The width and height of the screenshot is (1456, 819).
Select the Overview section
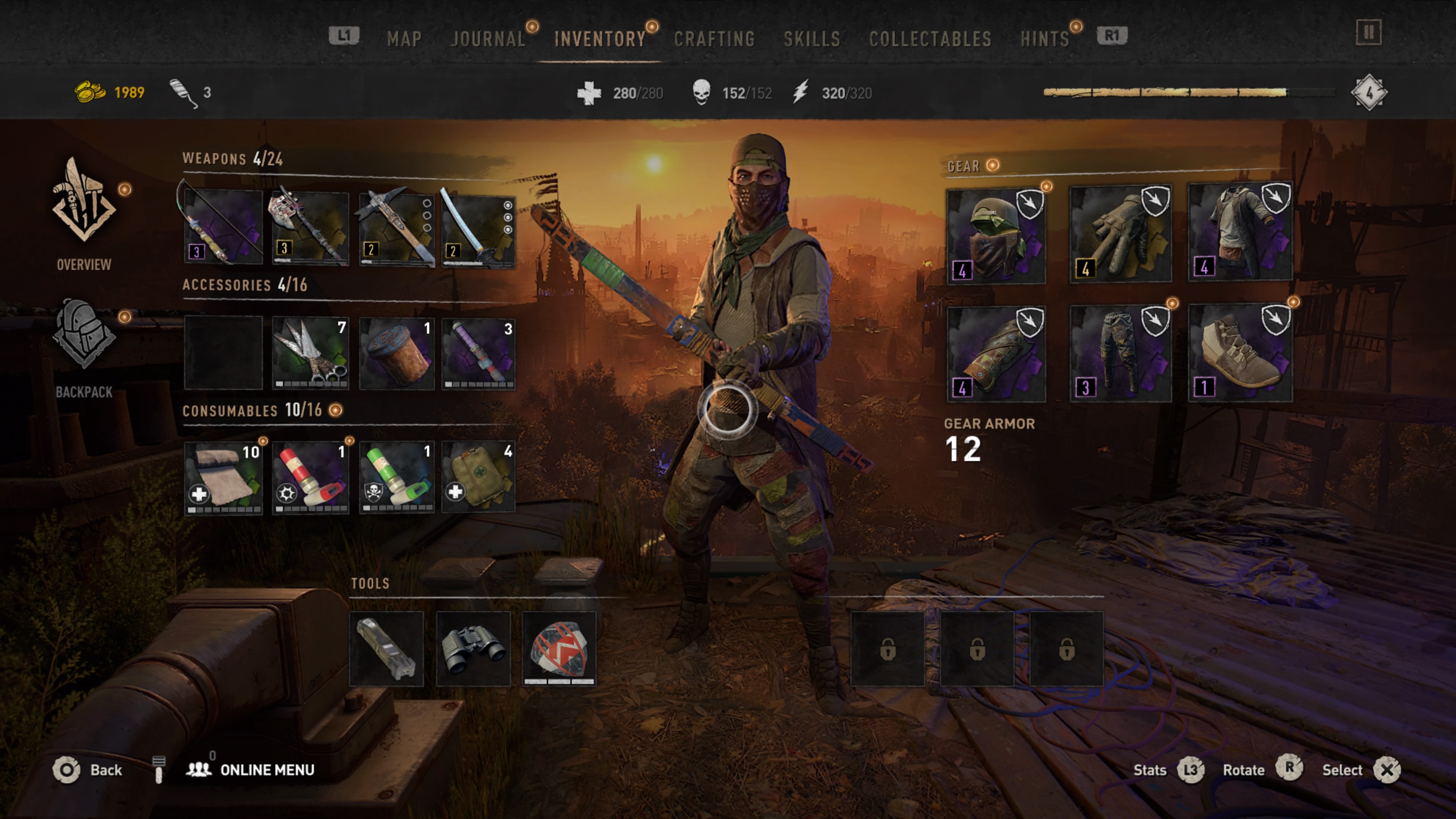coord(84,215)
